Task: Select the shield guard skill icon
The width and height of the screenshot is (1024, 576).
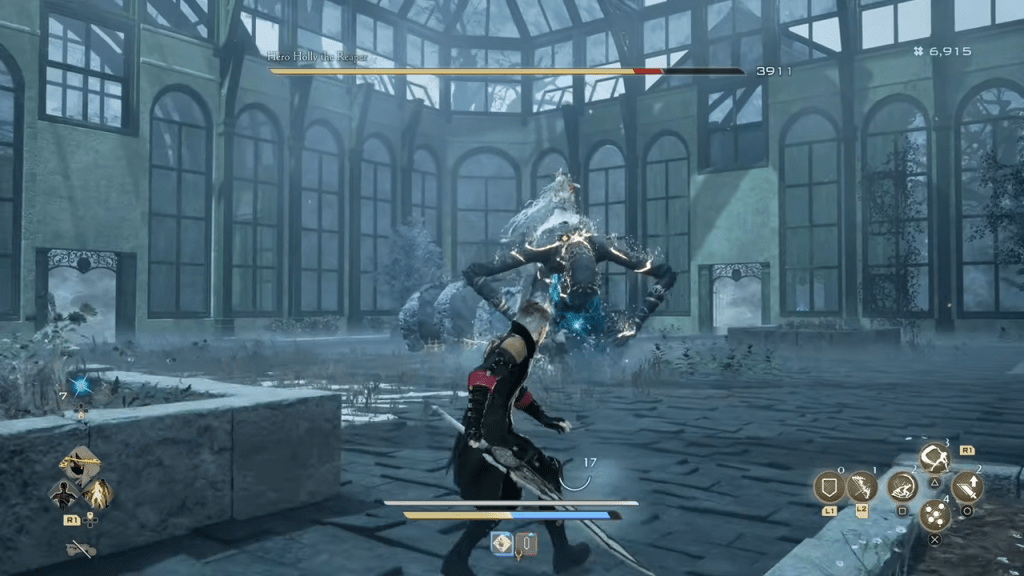Action: coord(830,487)
